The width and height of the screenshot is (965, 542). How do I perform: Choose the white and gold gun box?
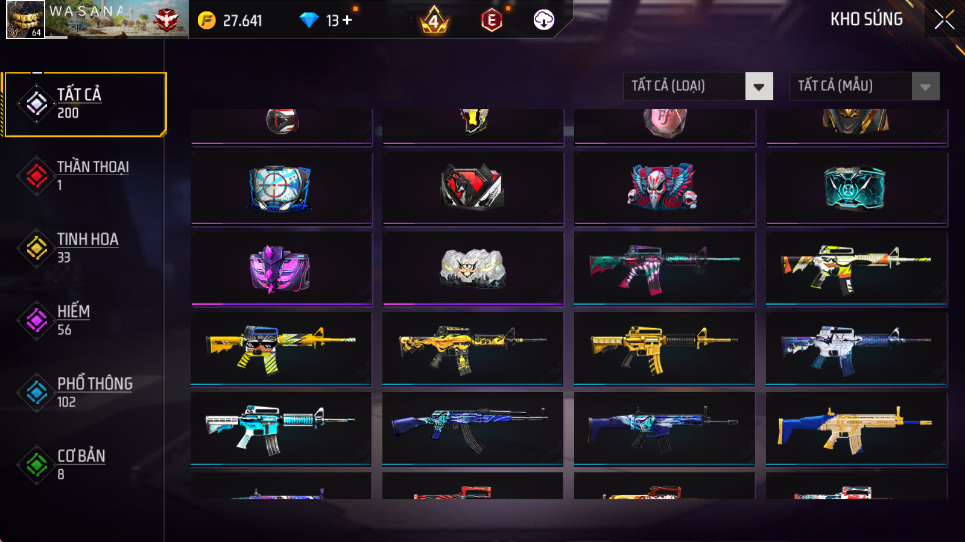472,267
